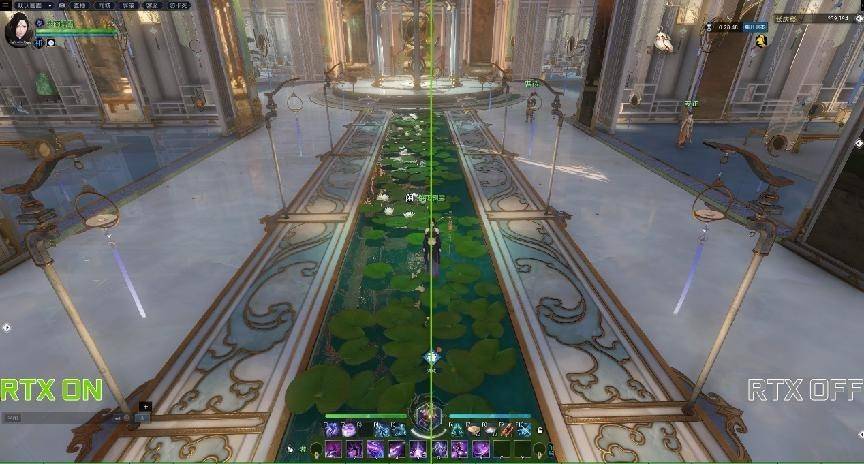
Task: Click the plus button above the chat box
Action: tap(145, 407)
